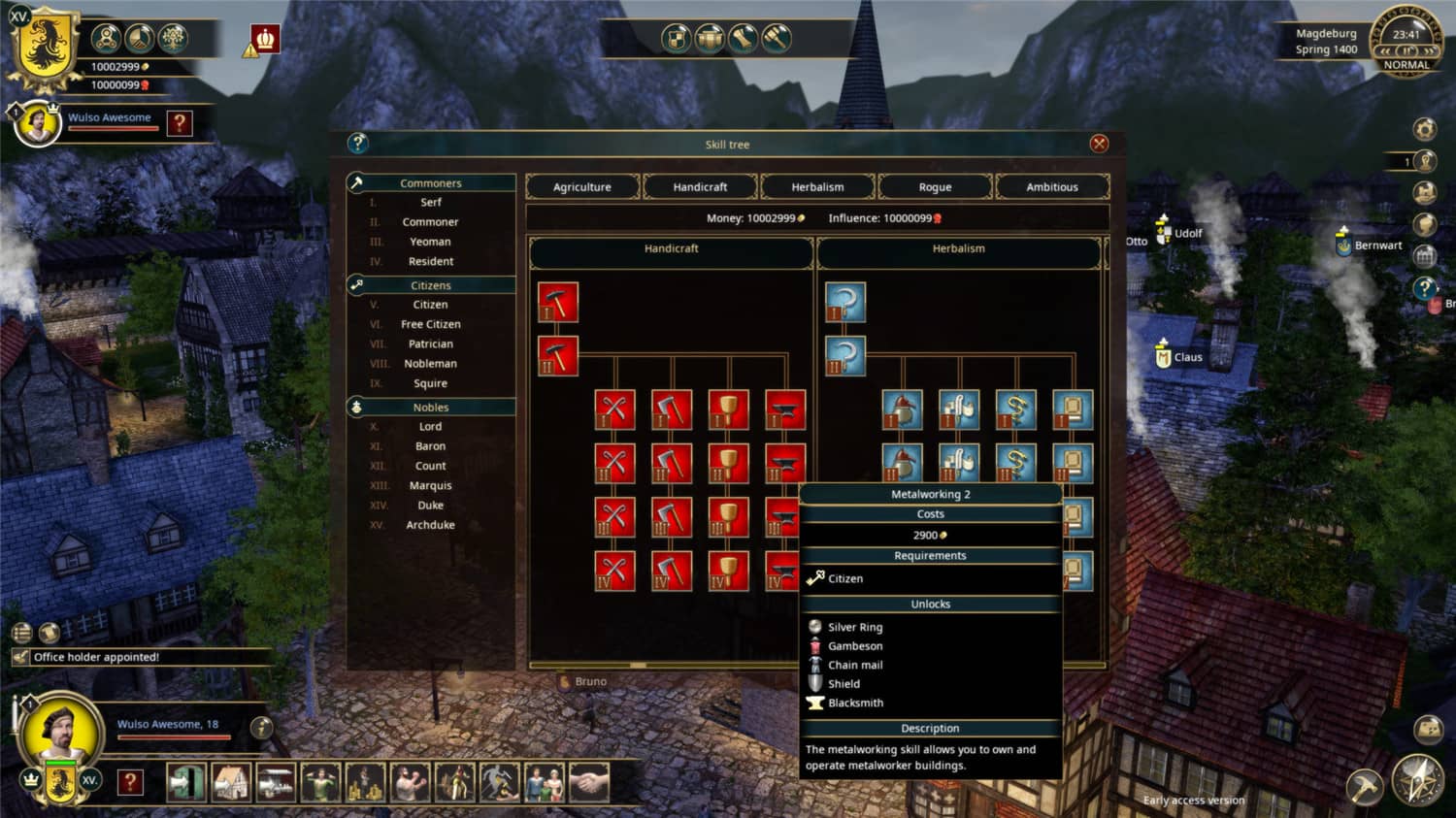Viewport: 1456px width, 818px height.
Task: Open the settings gear icon on the right edge
Action: click(1423, 127)
